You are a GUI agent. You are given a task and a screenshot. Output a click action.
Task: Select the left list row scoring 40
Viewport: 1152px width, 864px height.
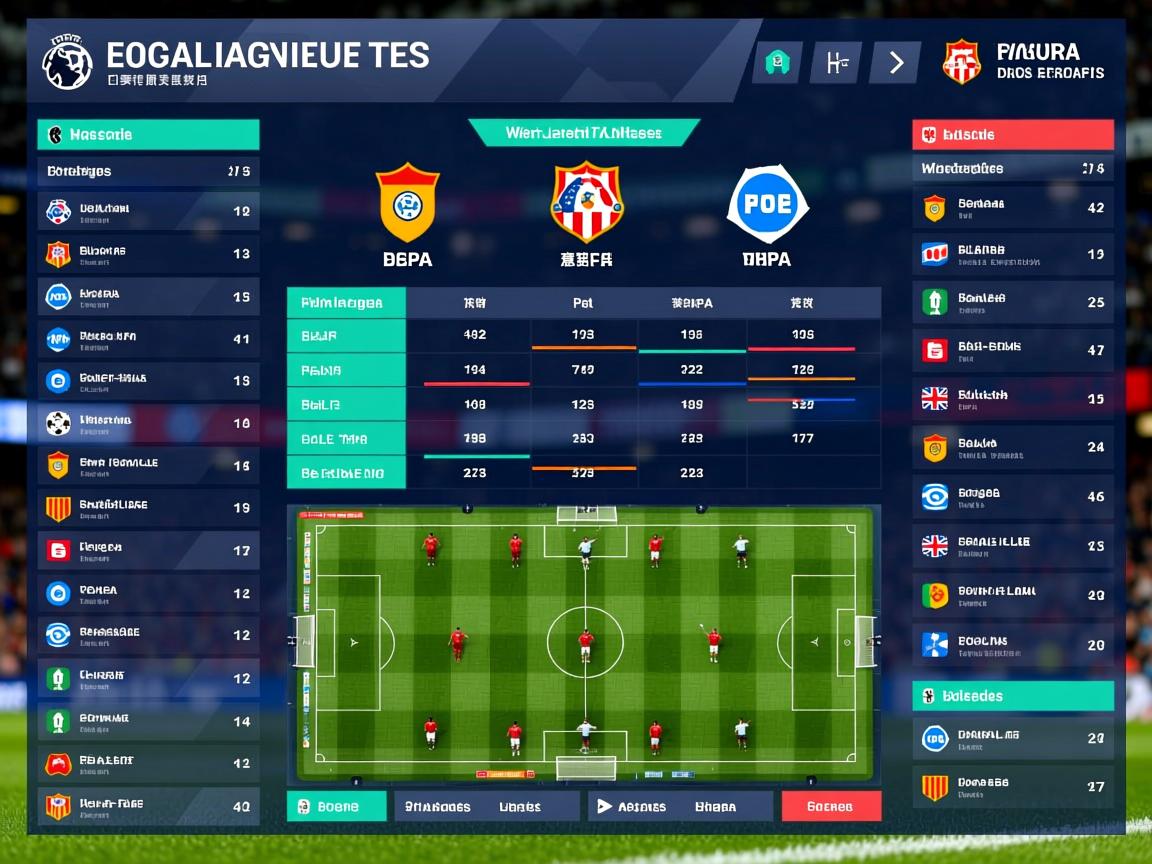coord(148,805)
